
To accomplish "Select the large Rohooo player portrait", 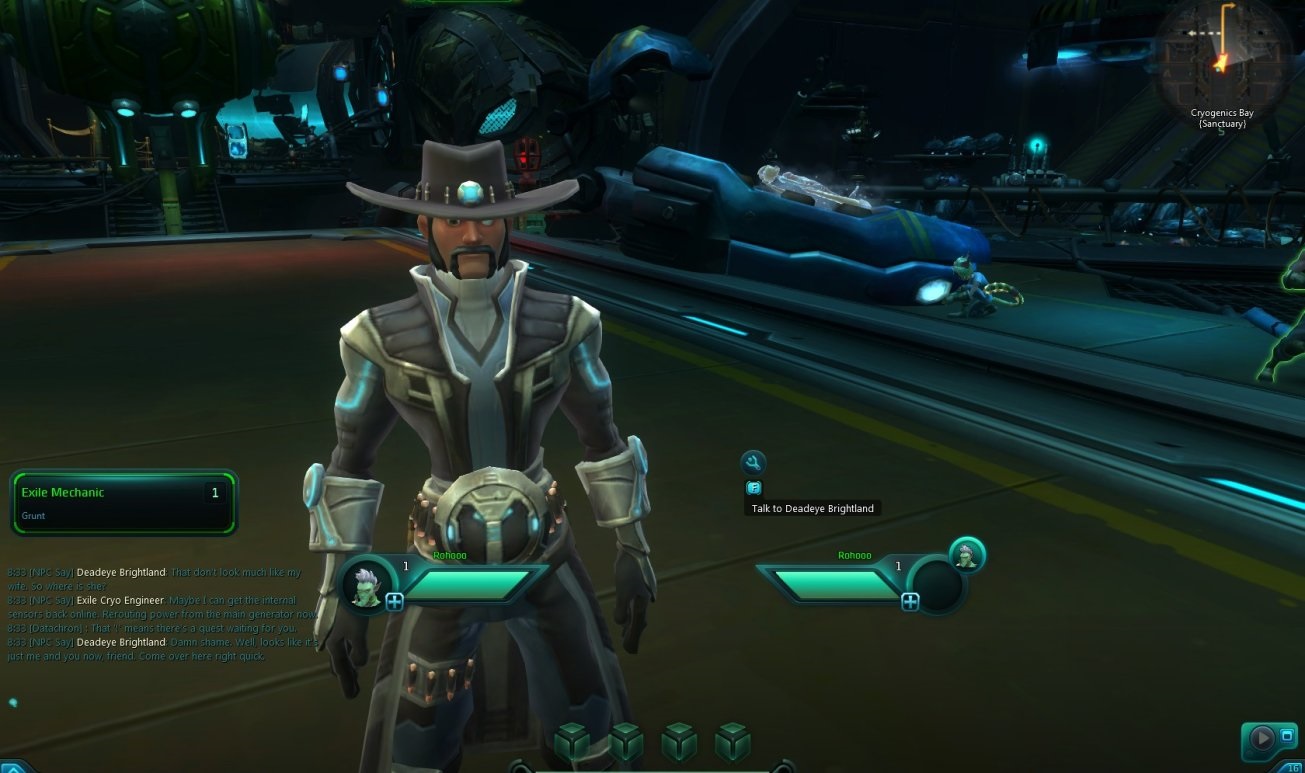I will pos(367,582).
